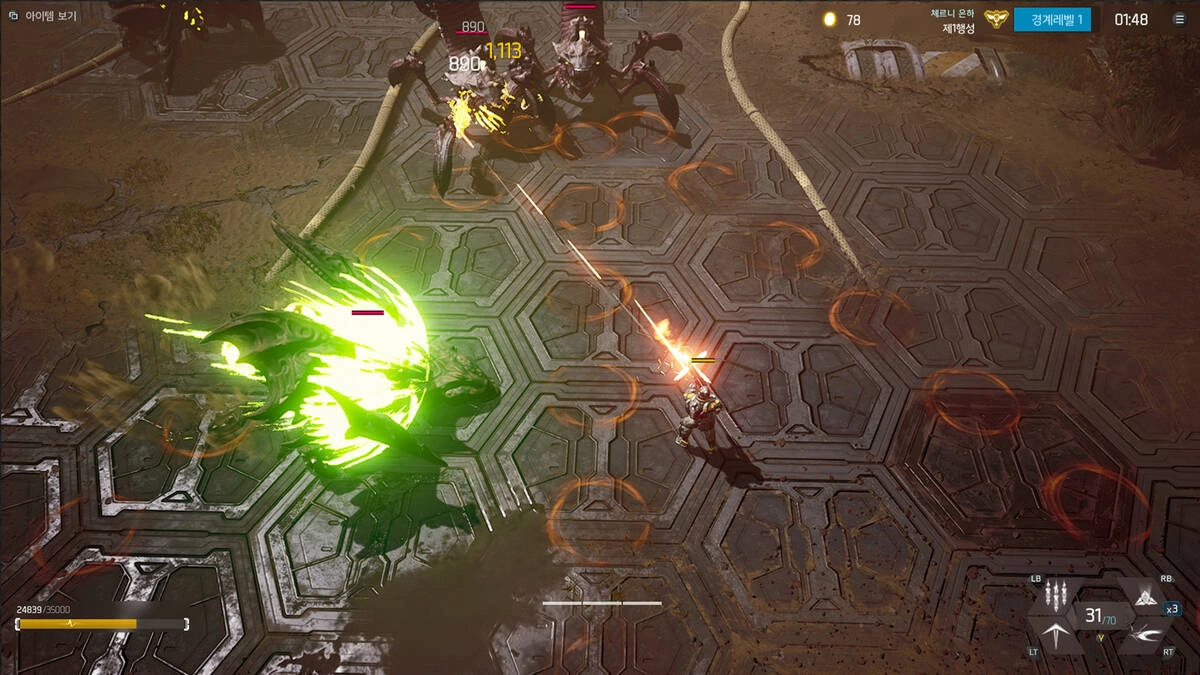Click the 경계레벨 1 alert level button
Screen dimensions: 1200x675
pyautogui.click(x=1051, y=20)
